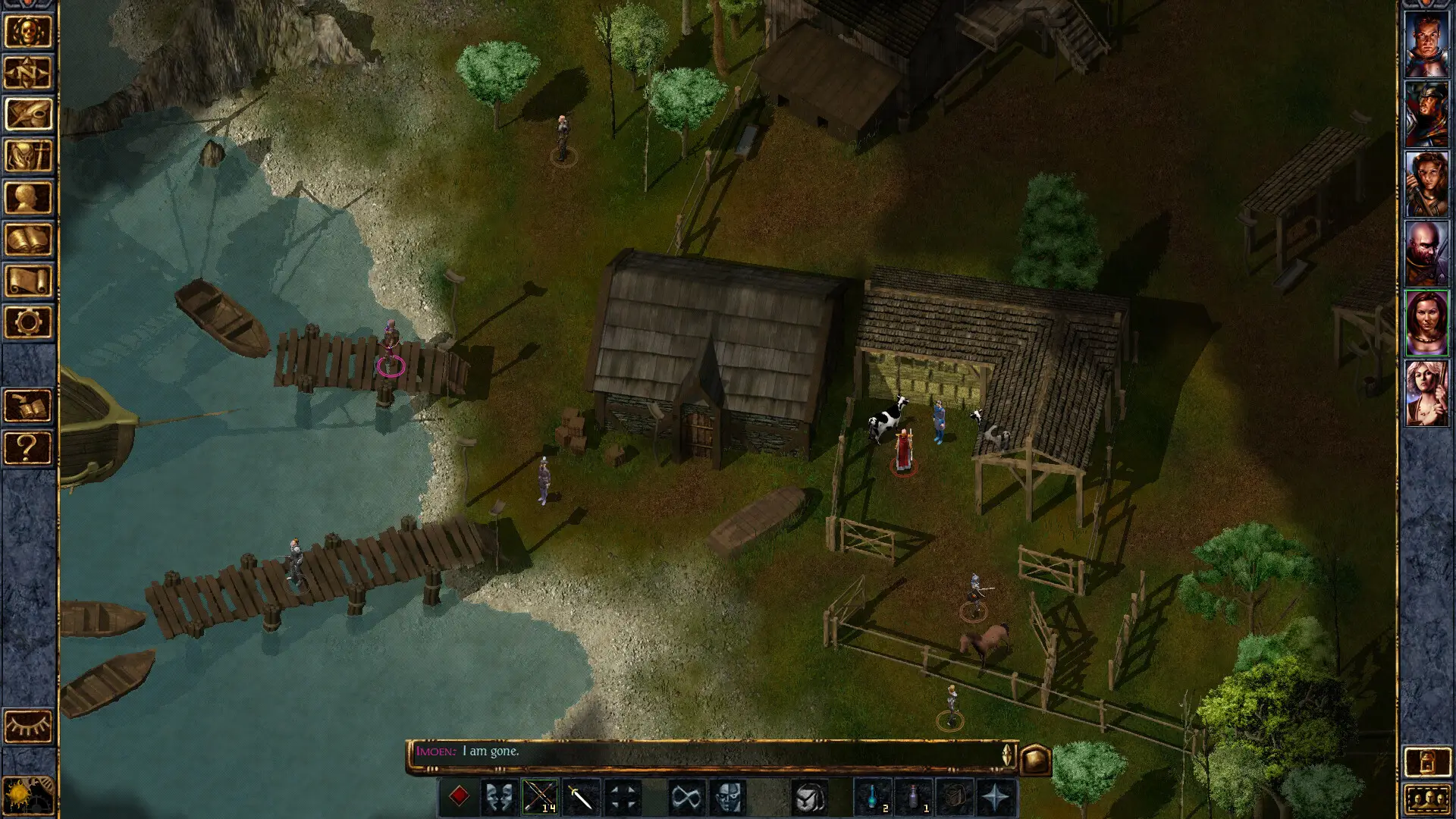Click the eyelash icon in the left sidebar
Screen dimensions: 1456x819
(x=28, y=726)
